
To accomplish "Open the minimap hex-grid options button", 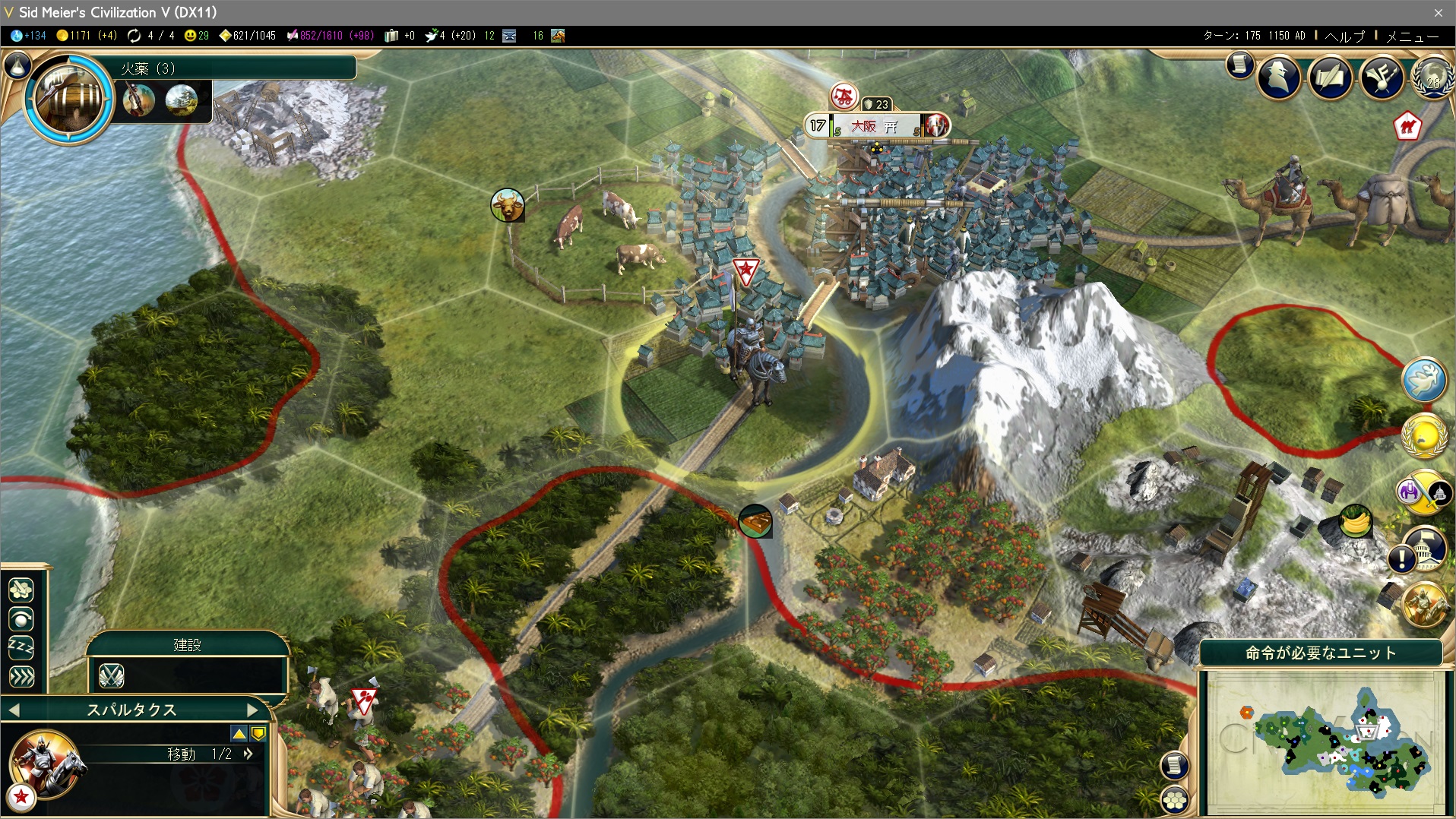I will click(1174, 800).
